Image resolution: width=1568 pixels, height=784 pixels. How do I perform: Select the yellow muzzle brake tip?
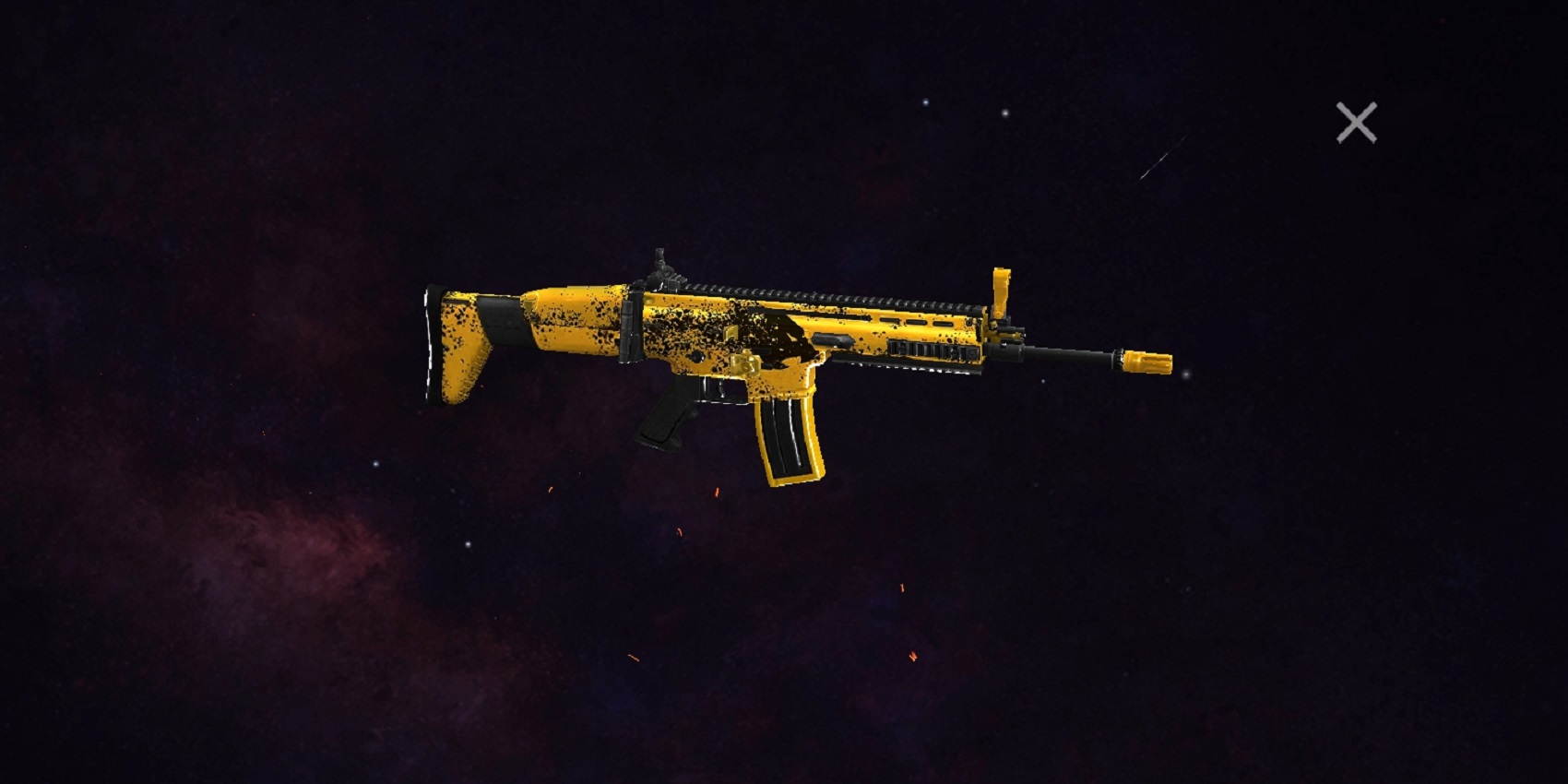tap(1146, 362)
